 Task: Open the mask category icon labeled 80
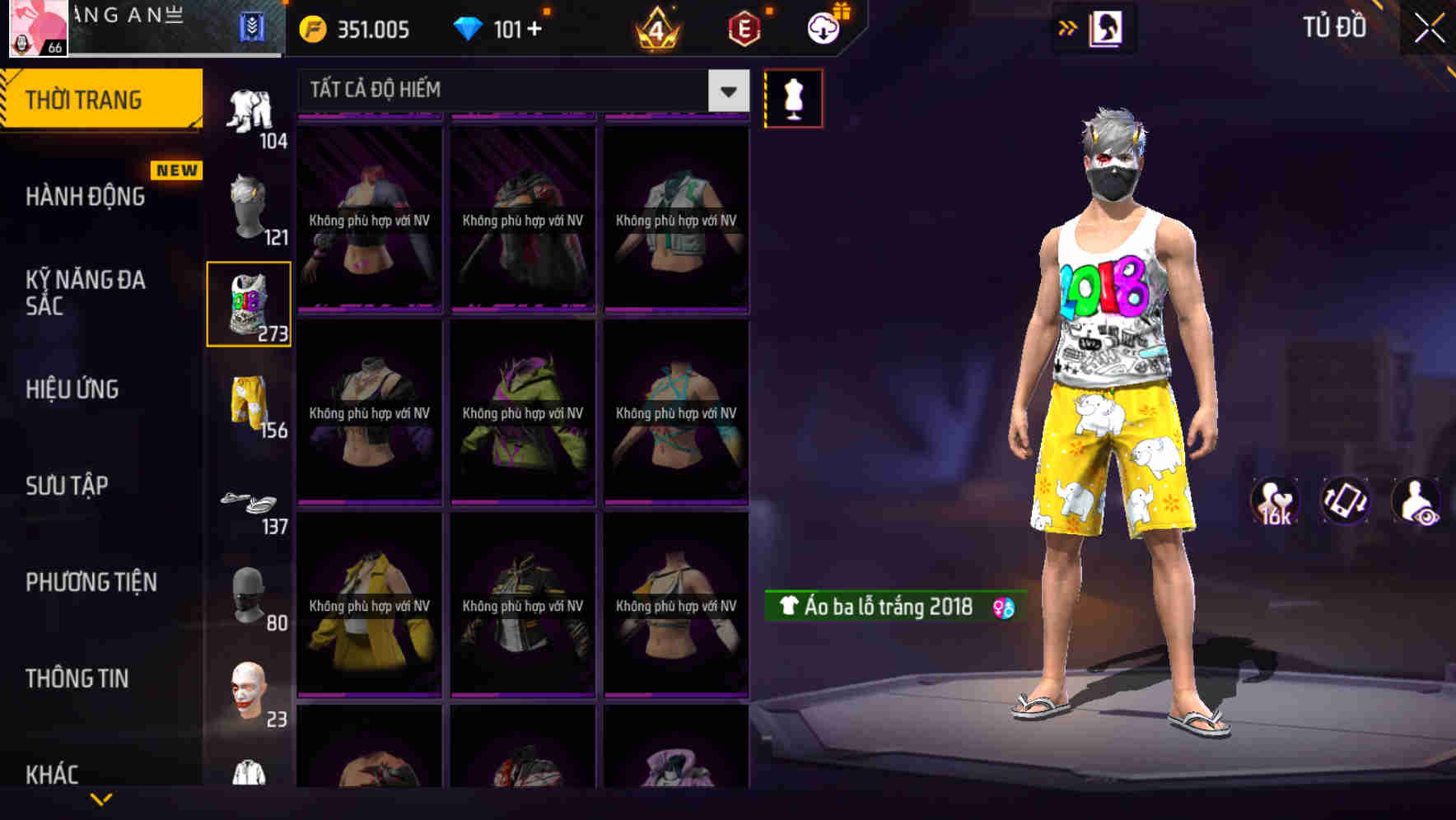pos(249,595)
